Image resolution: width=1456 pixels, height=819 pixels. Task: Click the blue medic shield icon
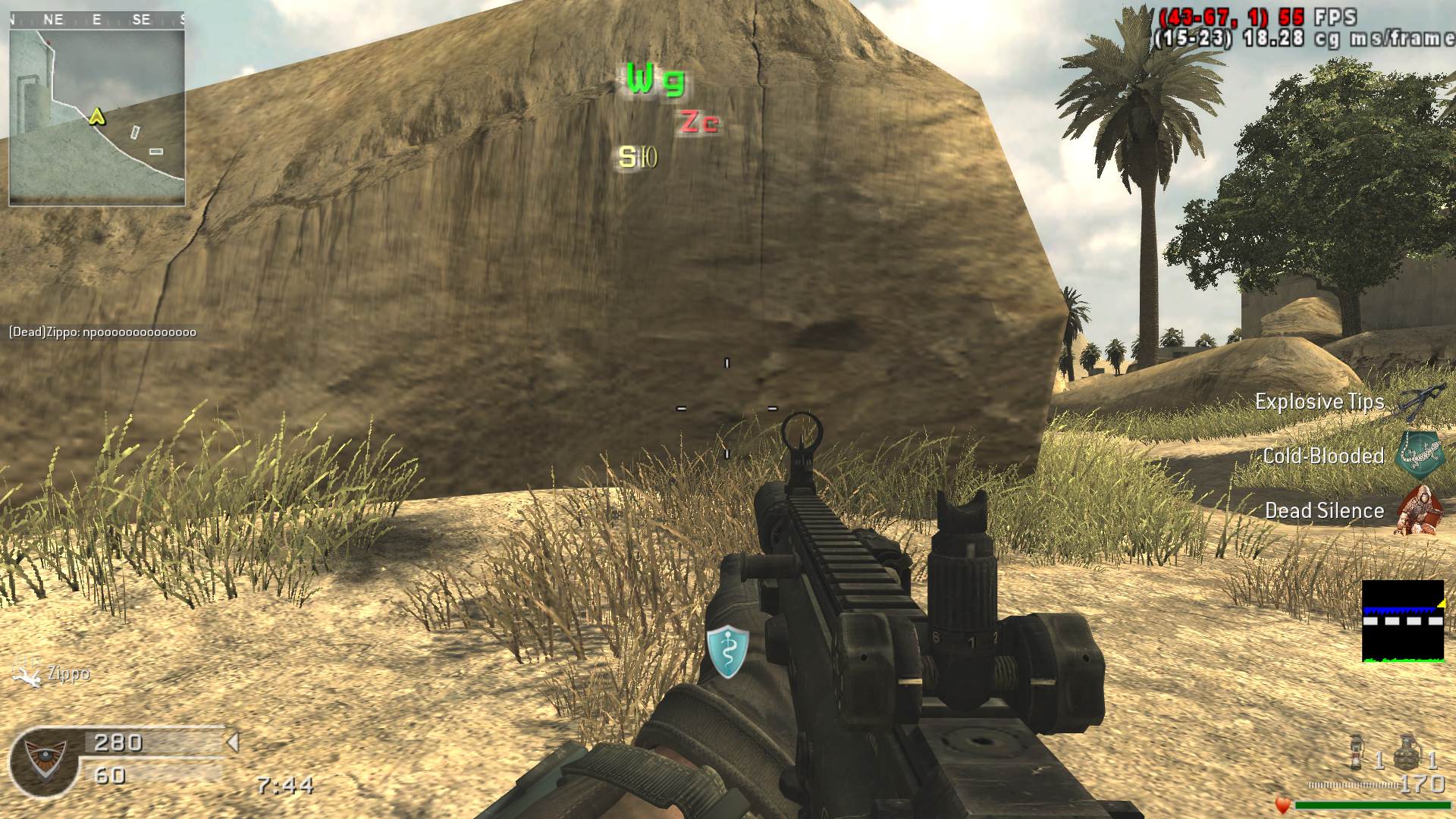pos(728,651)
